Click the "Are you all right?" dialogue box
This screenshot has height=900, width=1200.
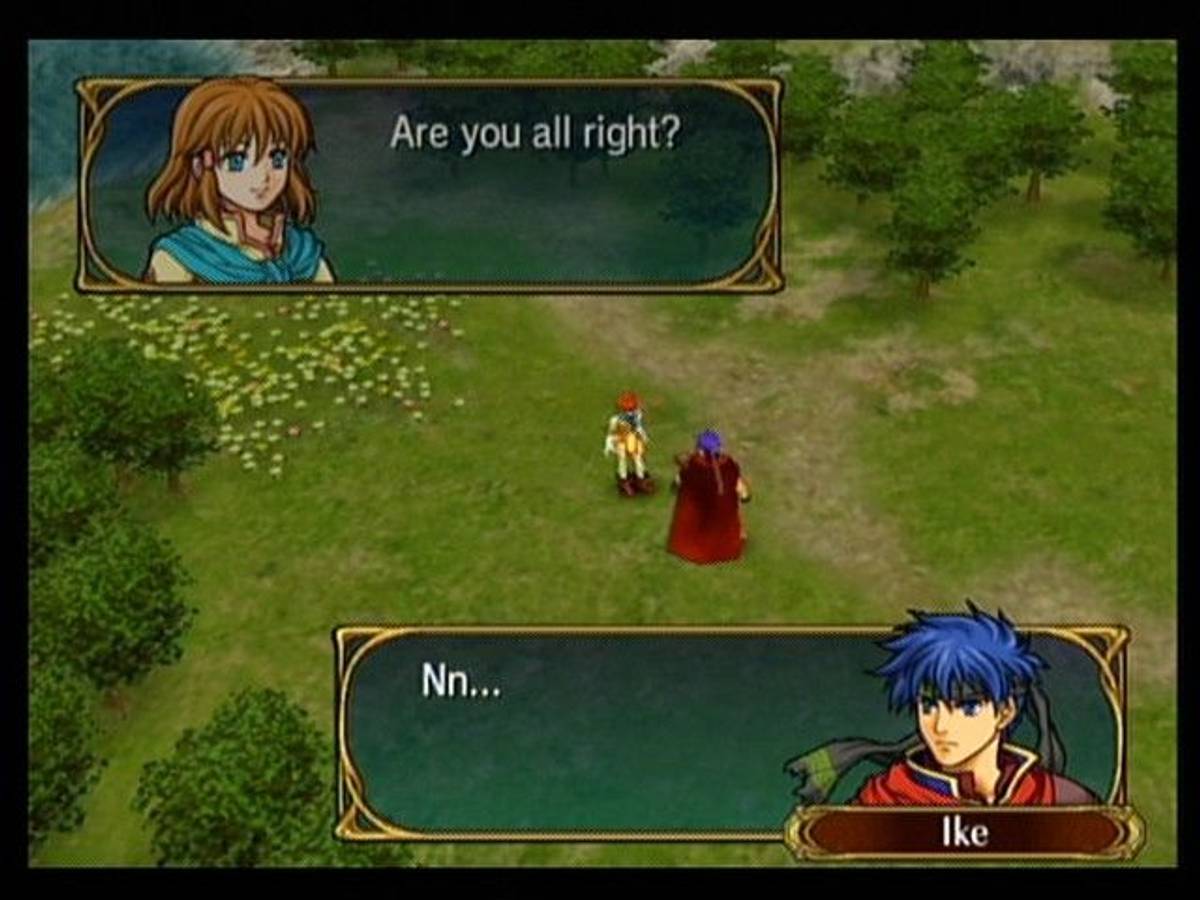535,185
